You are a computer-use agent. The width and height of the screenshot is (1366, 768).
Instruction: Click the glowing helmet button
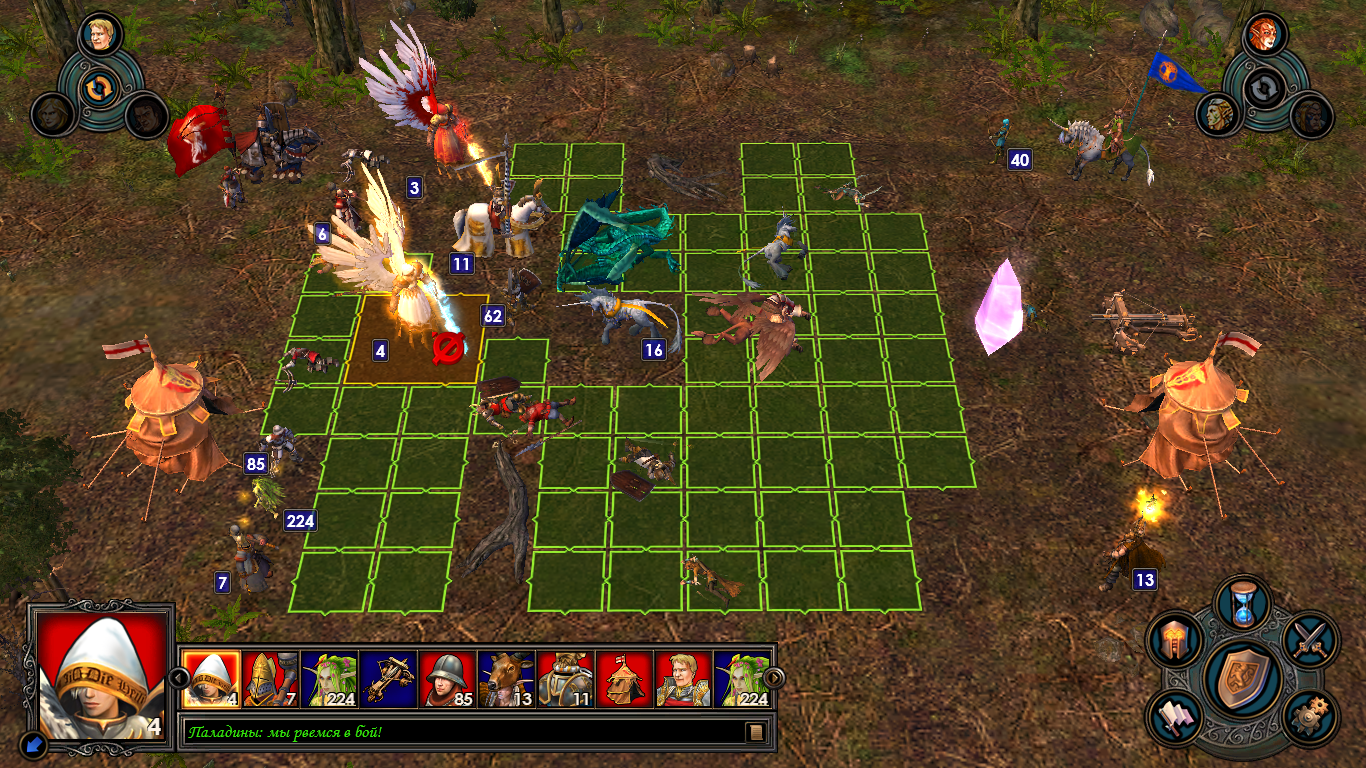[x=1176, y=640]
